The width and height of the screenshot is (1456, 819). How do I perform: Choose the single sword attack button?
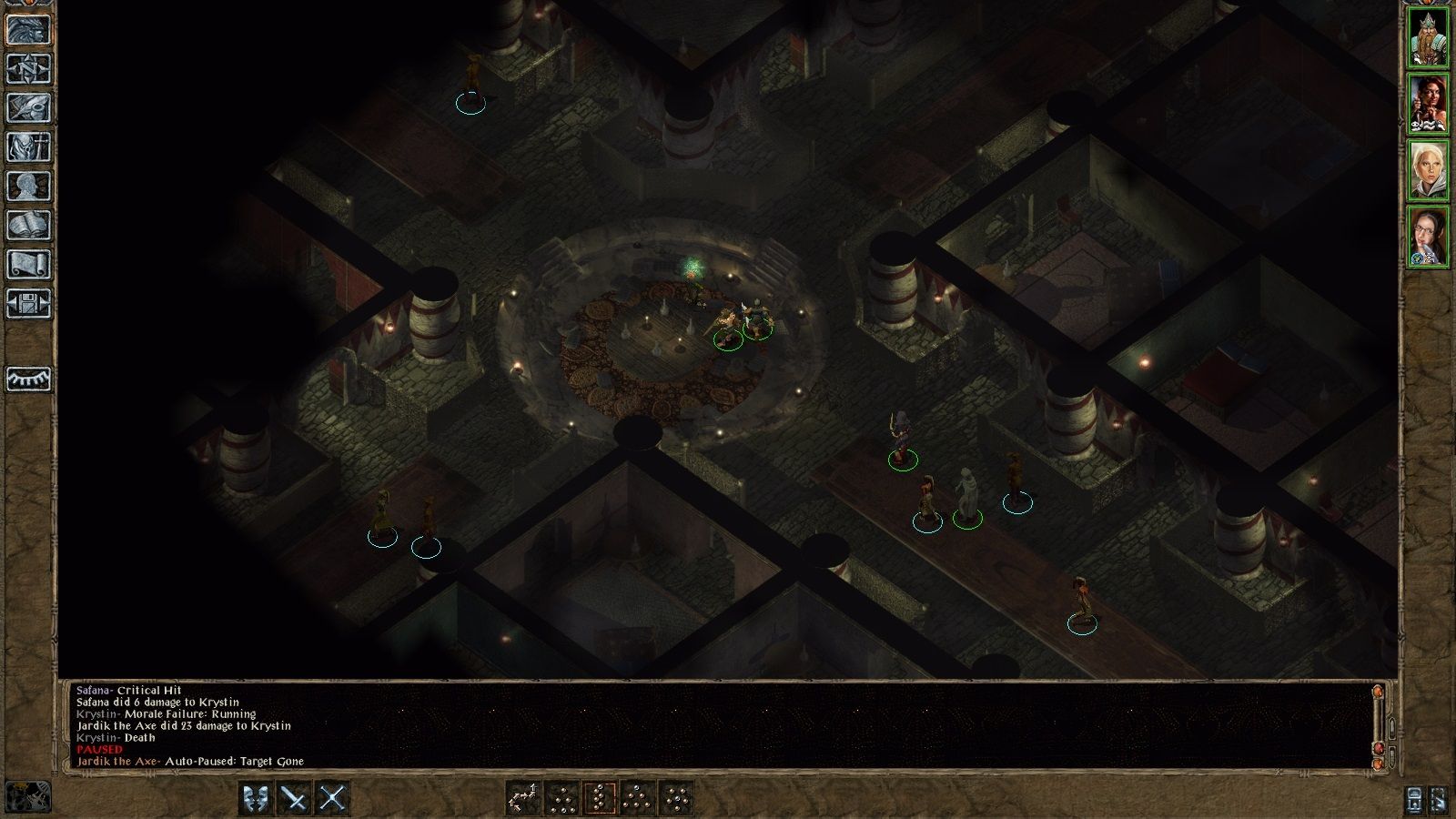[295, 799]
